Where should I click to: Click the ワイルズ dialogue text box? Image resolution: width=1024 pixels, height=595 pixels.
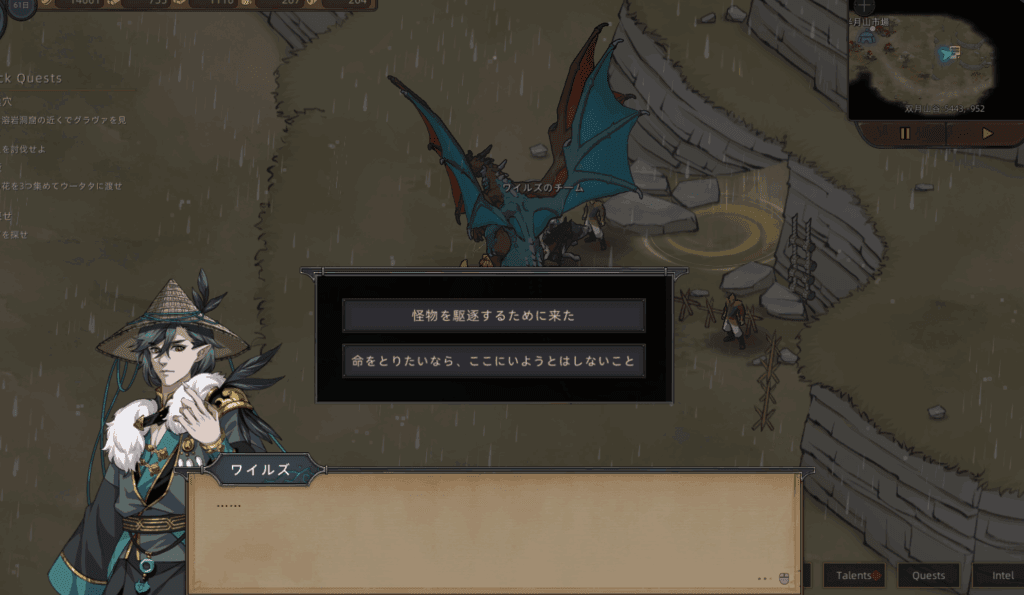point(494,530)
